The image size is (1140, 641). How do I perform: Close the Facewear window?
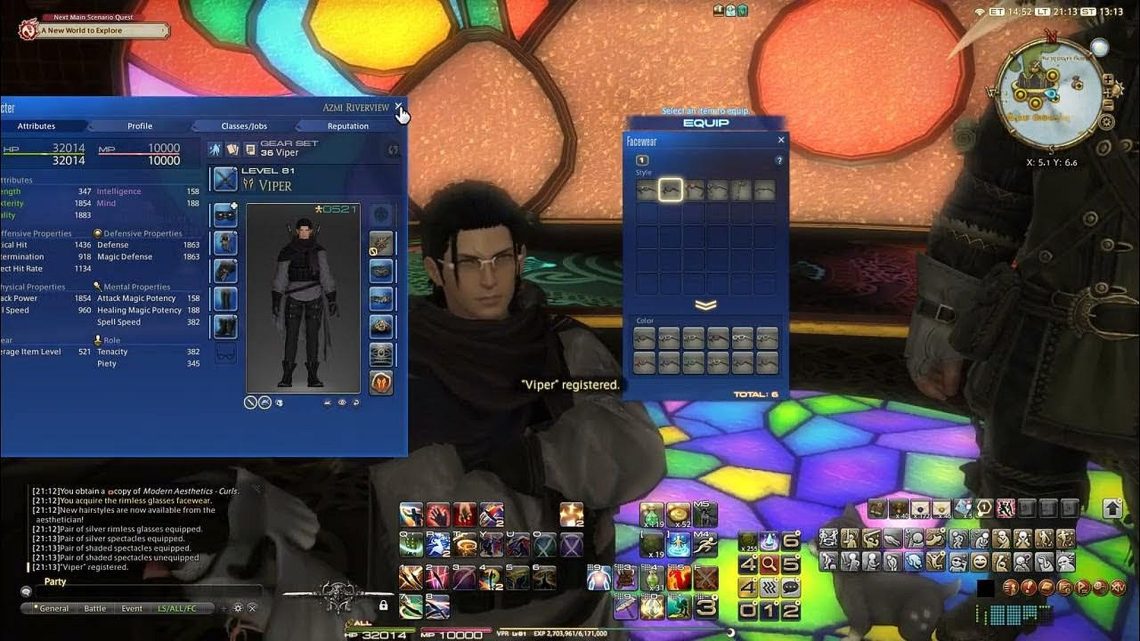781,141
